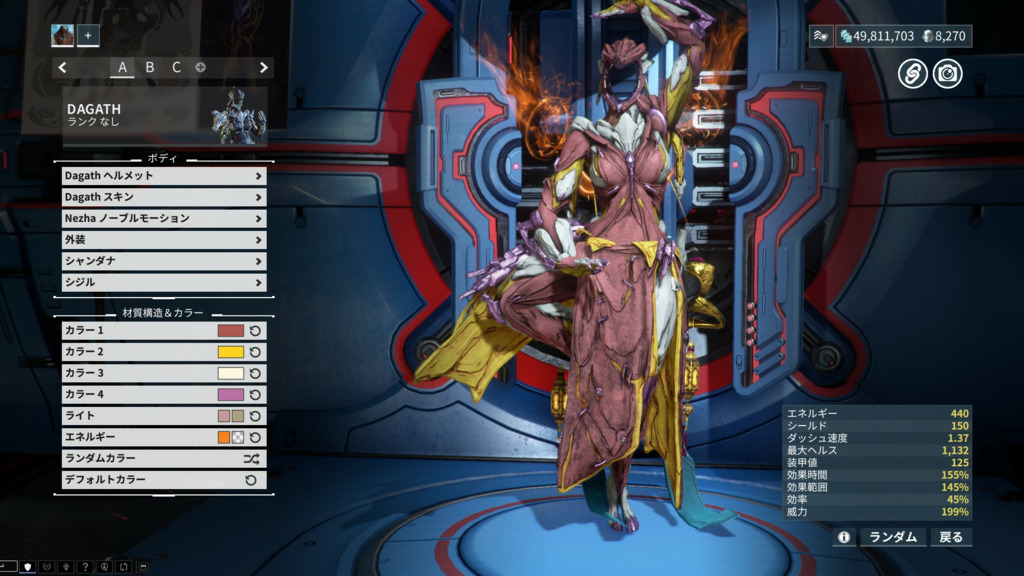1024x576 pixels.
Task: Pick the red カラー 1 swatch
Action: 231,331
